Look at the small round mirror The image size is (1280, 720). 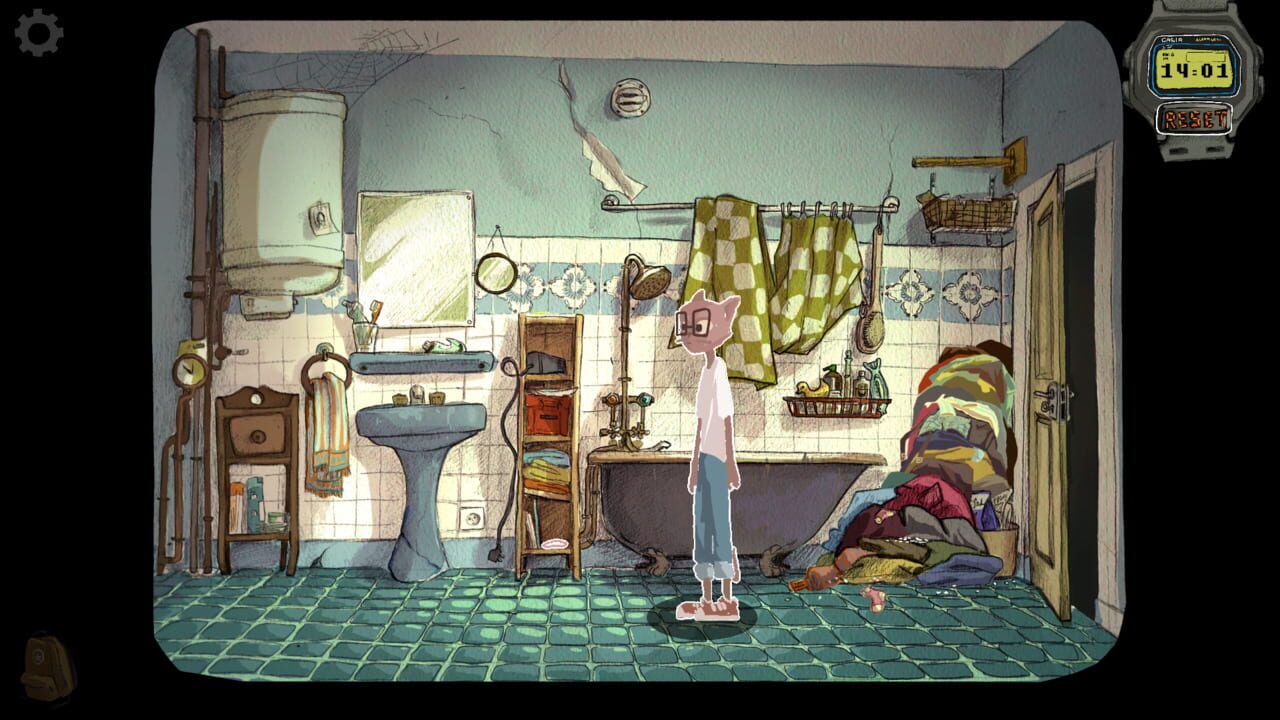[498, 273]
